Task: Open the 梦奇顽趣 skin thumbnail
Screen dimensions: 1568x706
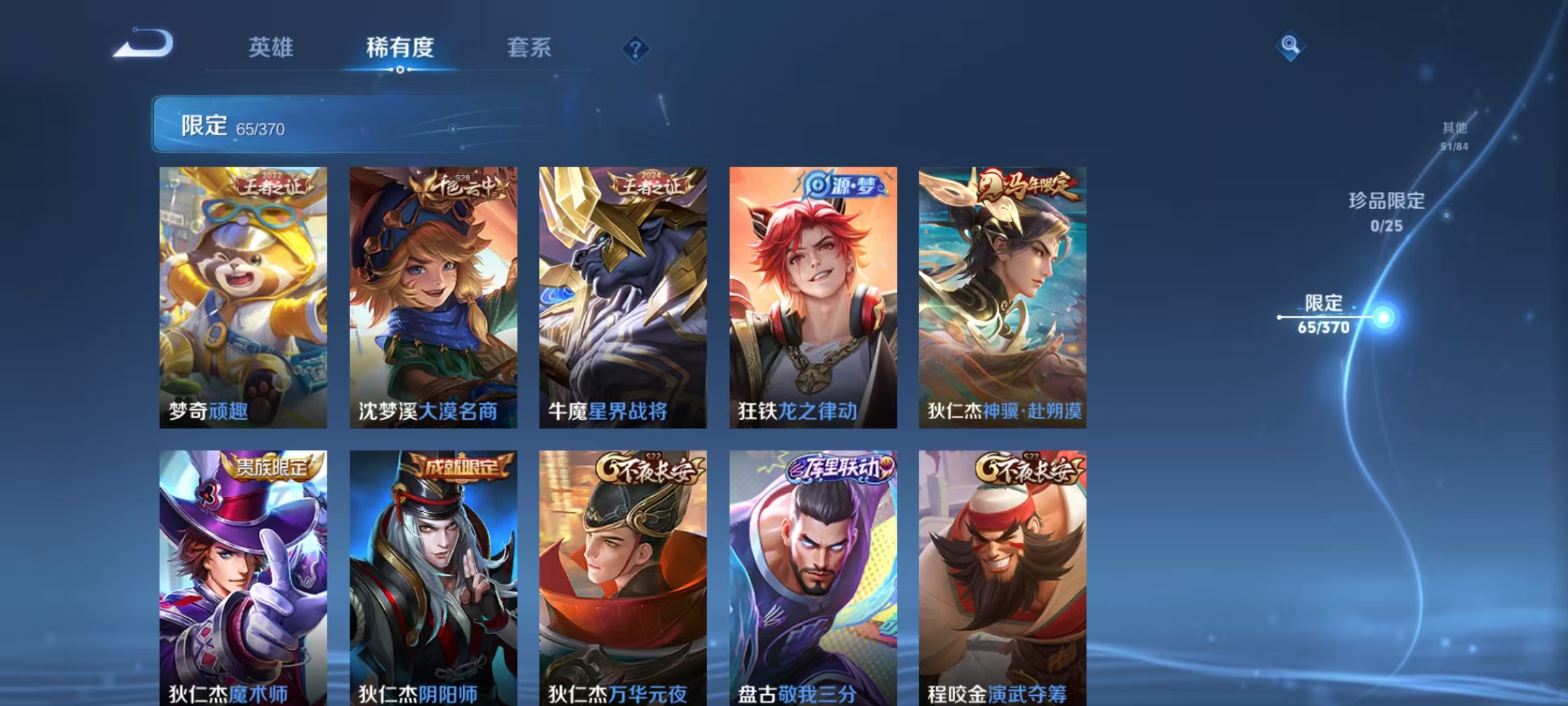Action: click(242, 295)
